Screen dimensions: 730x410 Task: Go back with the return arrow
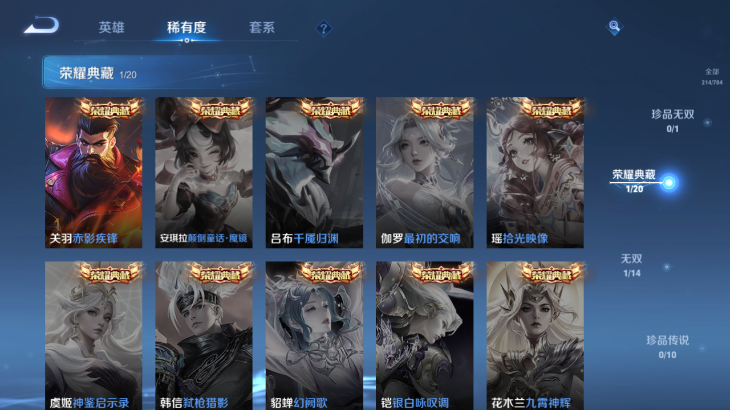pyautogui.click(x=42, y=26)
